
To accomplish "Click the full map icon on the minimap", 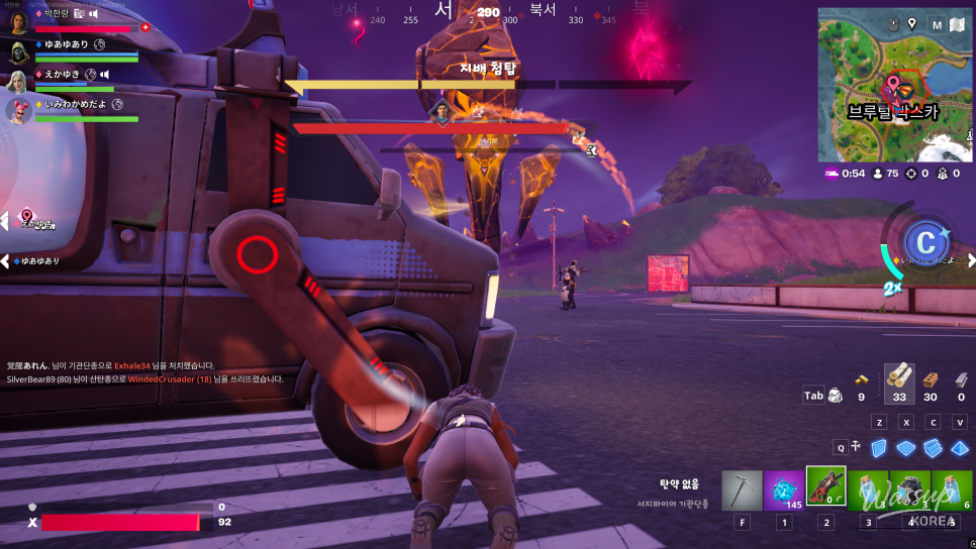I will (935, 25).
